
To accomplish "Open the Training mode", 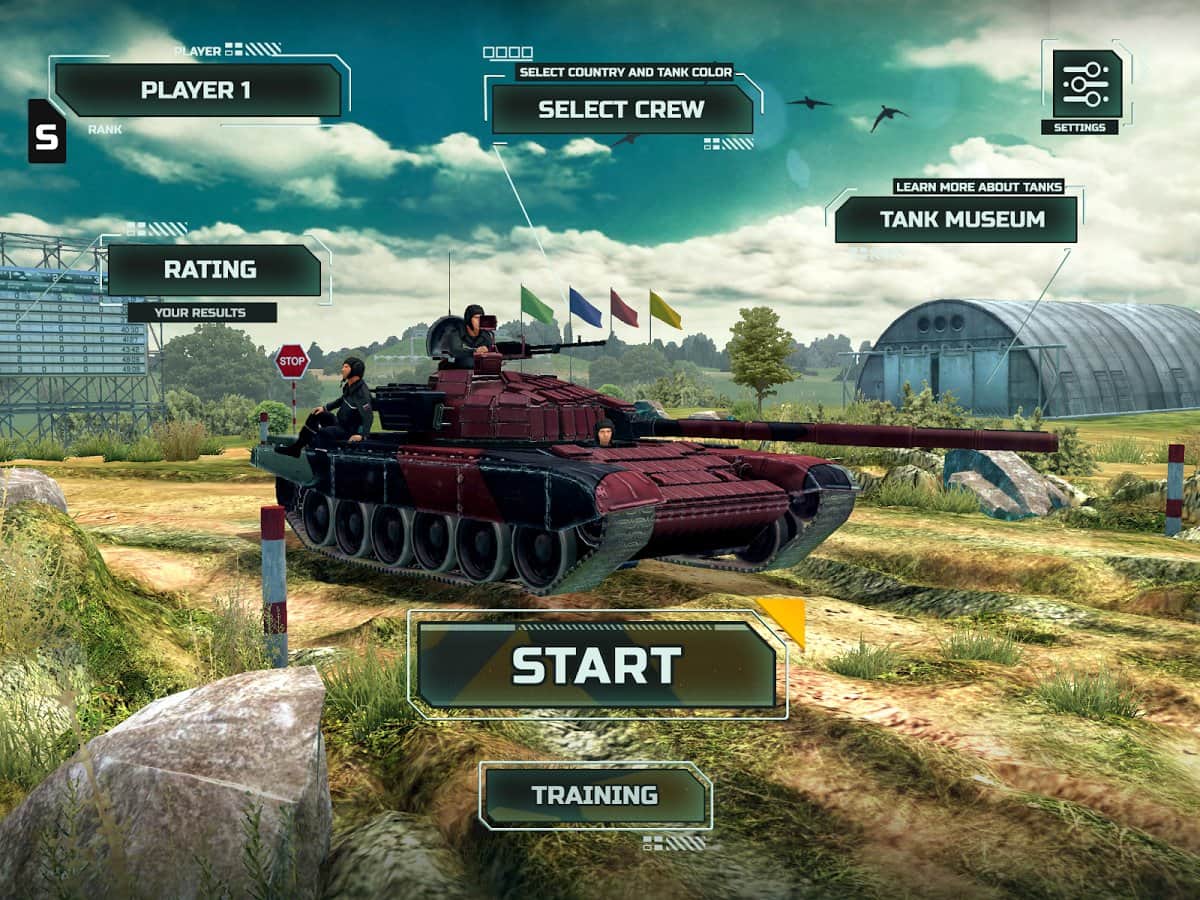I will click(x=595, y=796).
